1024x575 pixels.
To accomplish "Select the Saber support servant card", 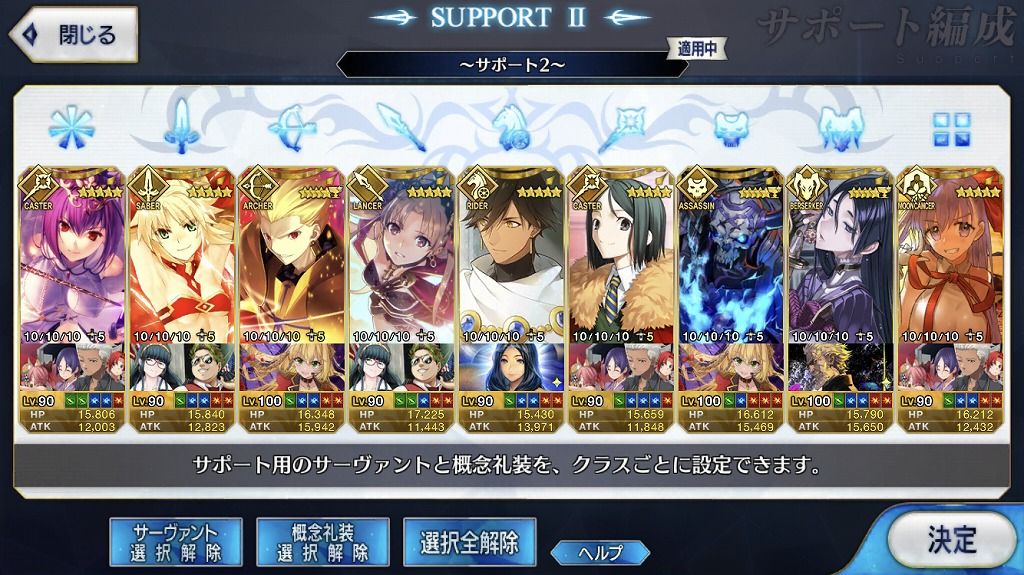I will 182,290.
